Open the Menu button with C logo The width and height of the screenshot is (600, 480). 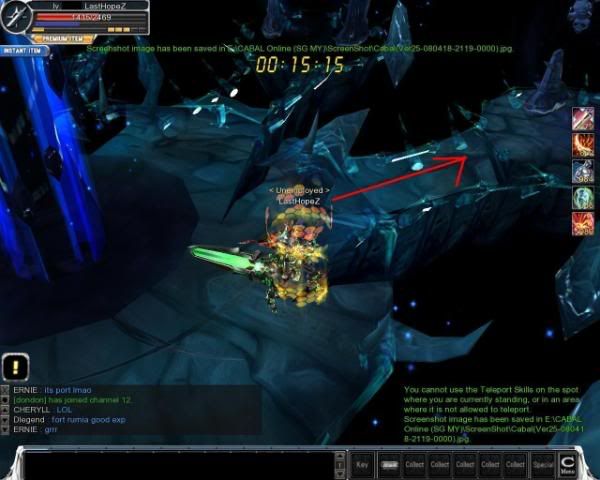pos(567,463)
